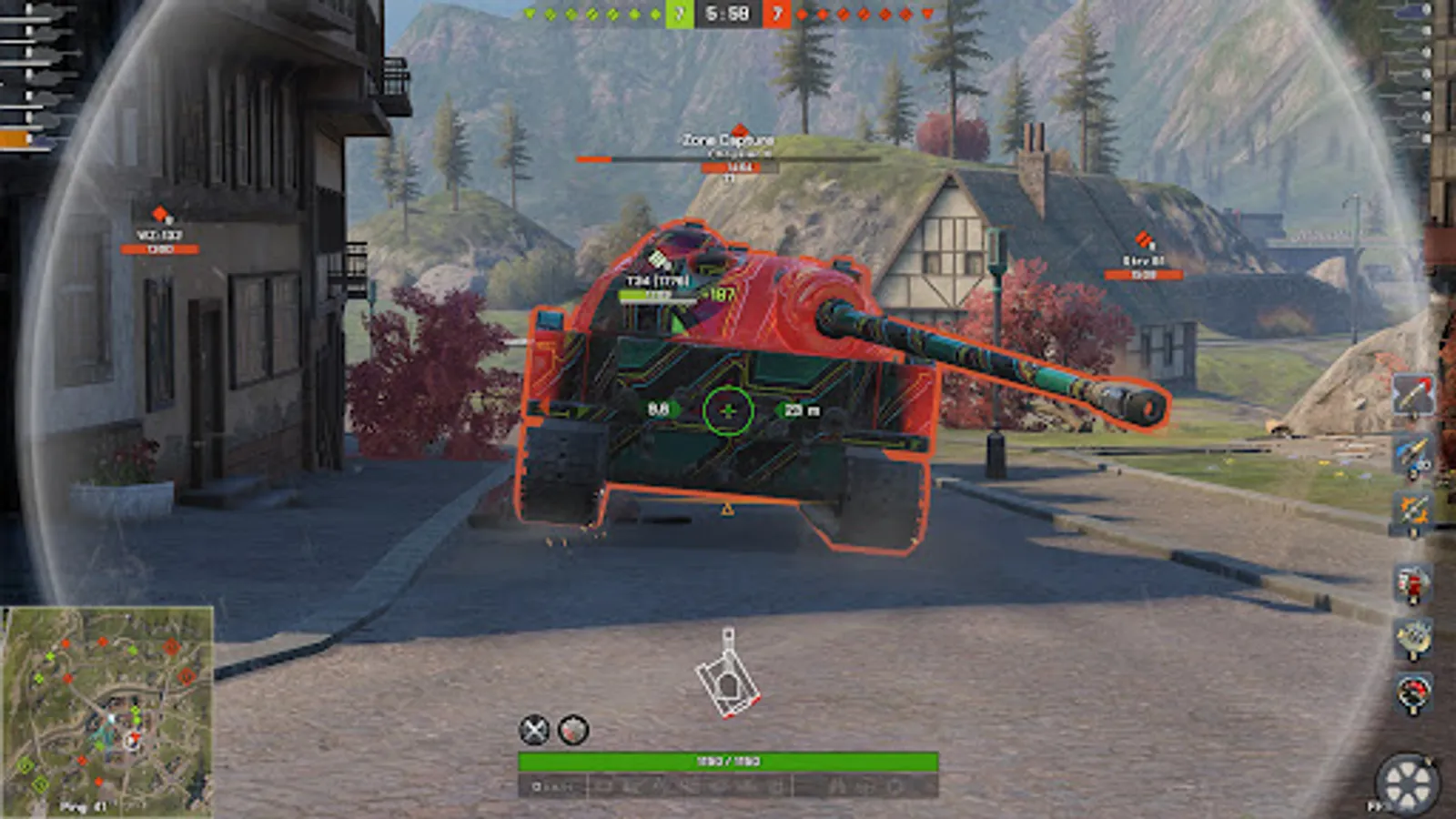Viewport: 1456px width, 819px height.
Task: Toggle the armor shield indicator icon
Action: click(571, 729)
